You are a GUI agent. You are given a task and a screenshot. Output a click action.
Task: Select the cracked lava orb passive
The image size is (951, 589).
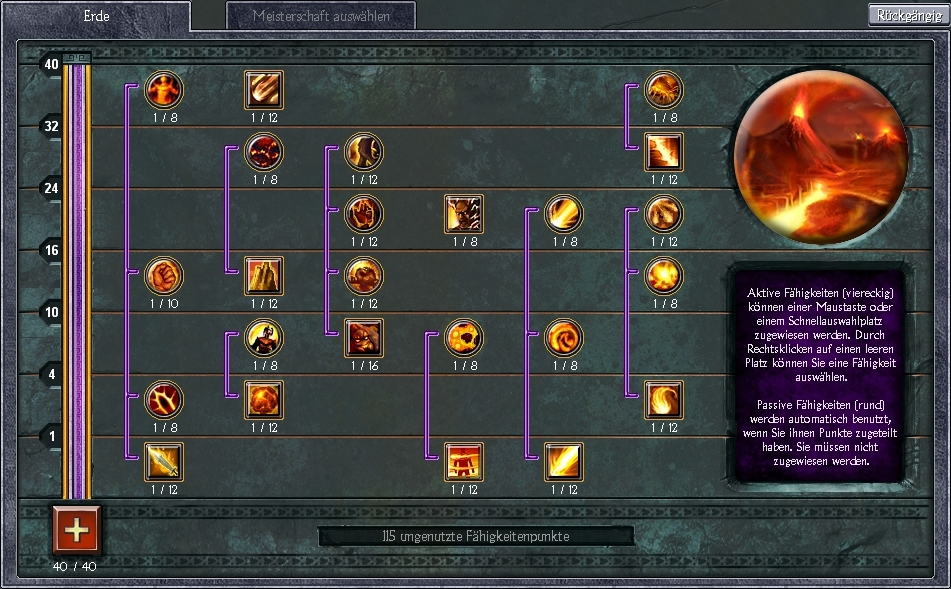[x=464, y=338]
